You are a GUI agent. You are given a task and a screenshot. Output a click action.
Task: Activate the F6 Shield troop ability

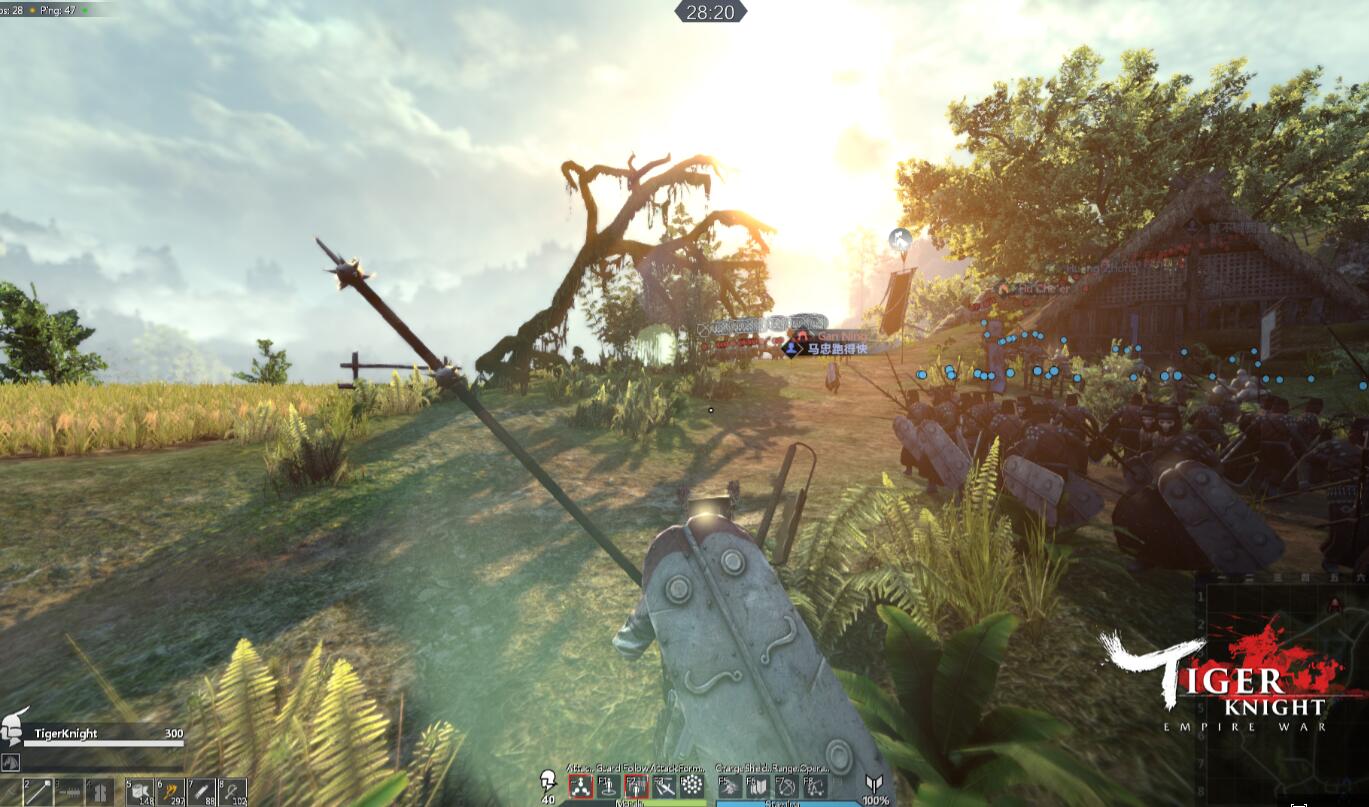coord(758,786)
